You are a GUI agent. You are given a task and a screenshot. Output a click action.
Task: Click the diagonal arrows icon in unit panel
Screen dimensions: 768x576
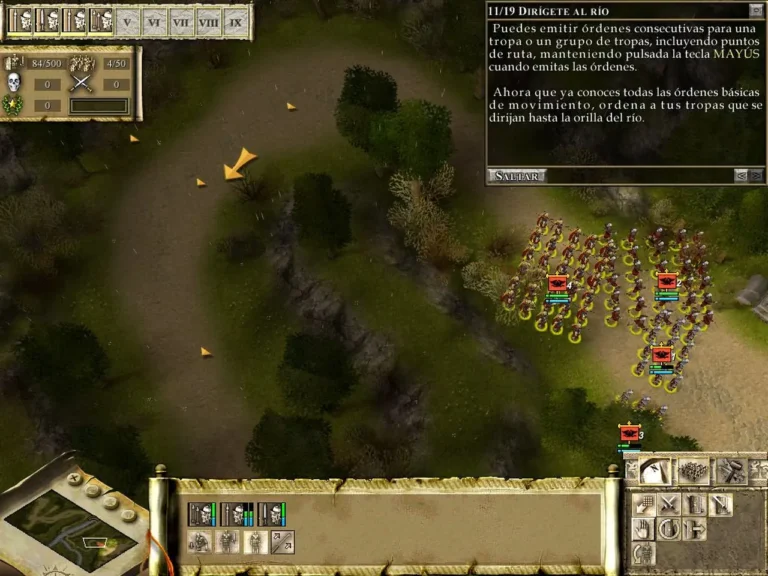click(282, 542)
